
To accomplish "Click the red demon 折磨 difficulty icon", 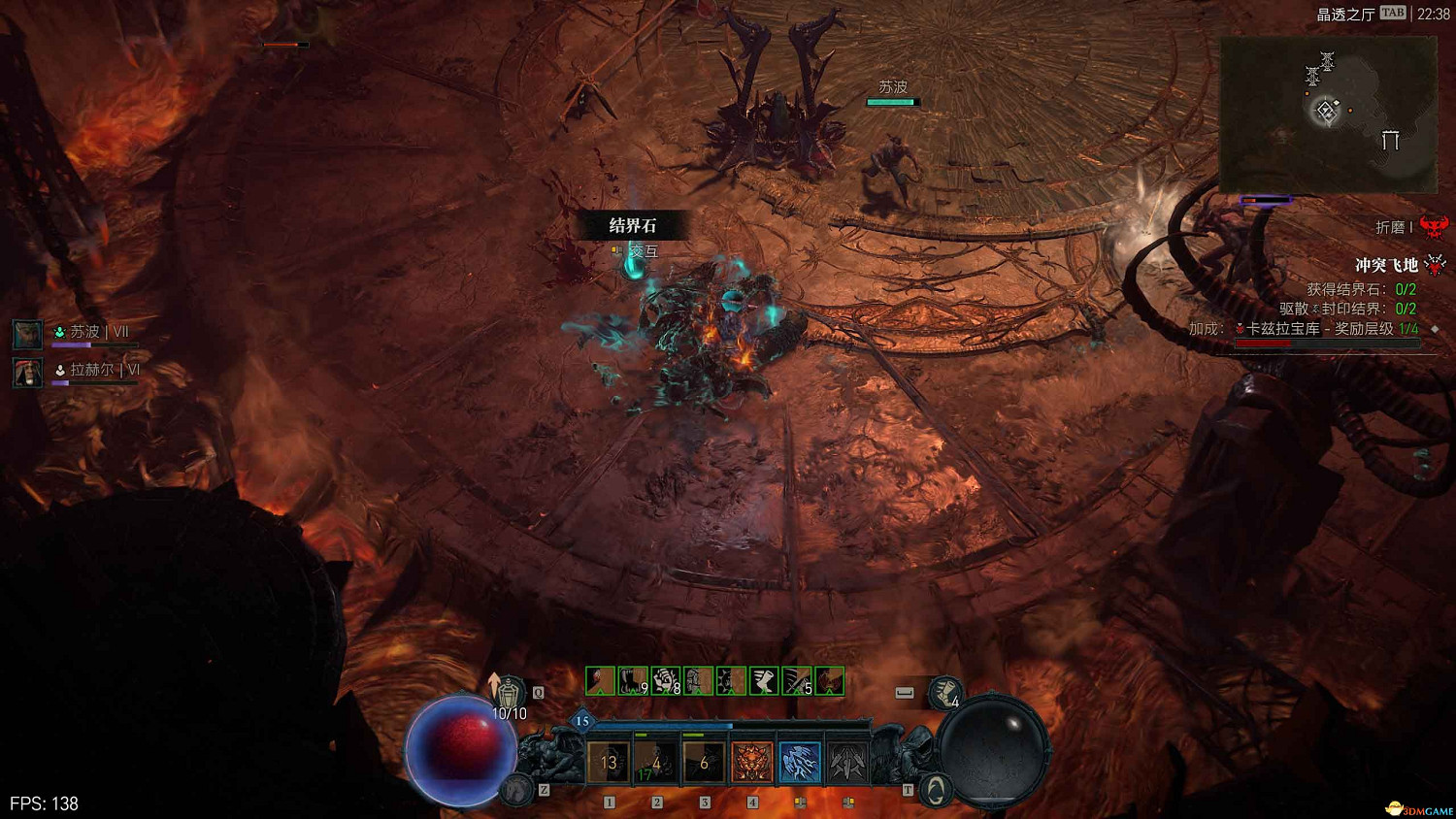I will (1434, 227).
